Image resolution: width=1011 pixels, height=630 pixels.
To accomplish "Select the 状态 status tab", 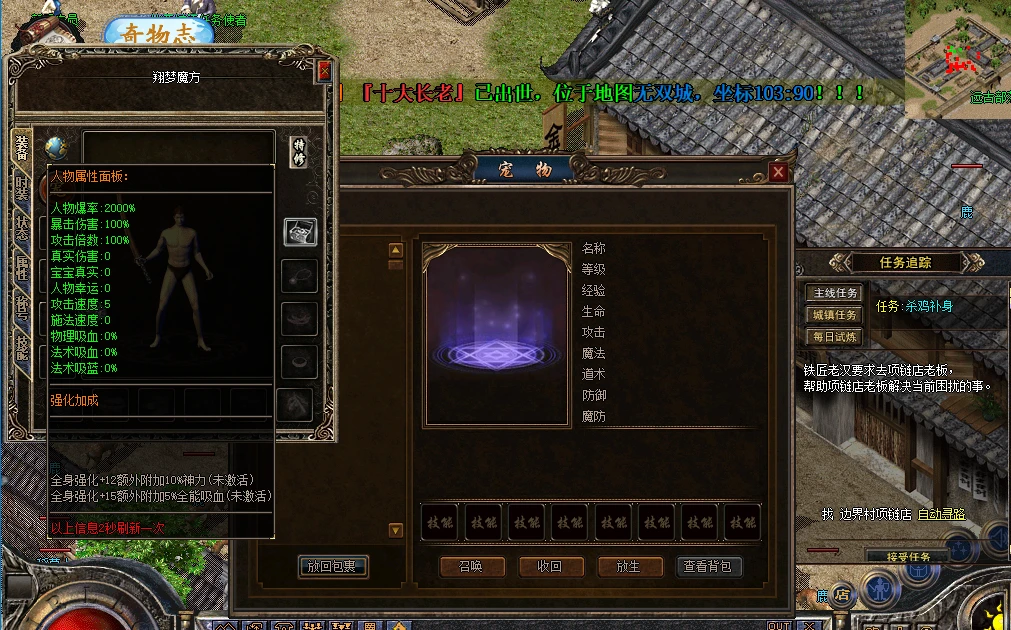I will tap(21, 227).
